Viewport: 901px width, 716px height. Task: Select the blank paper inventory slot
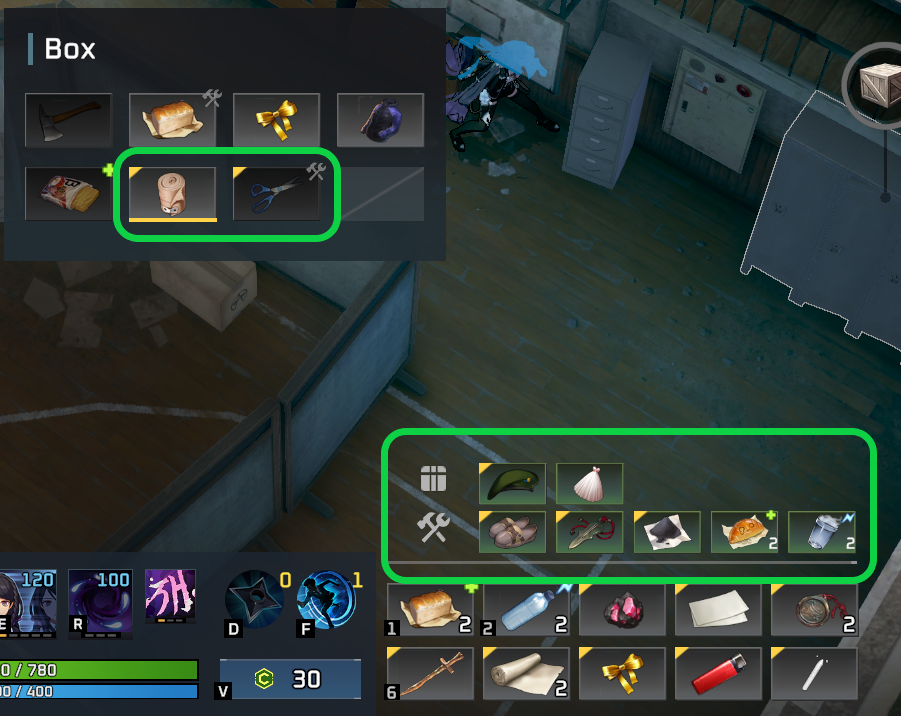(717, 610)
